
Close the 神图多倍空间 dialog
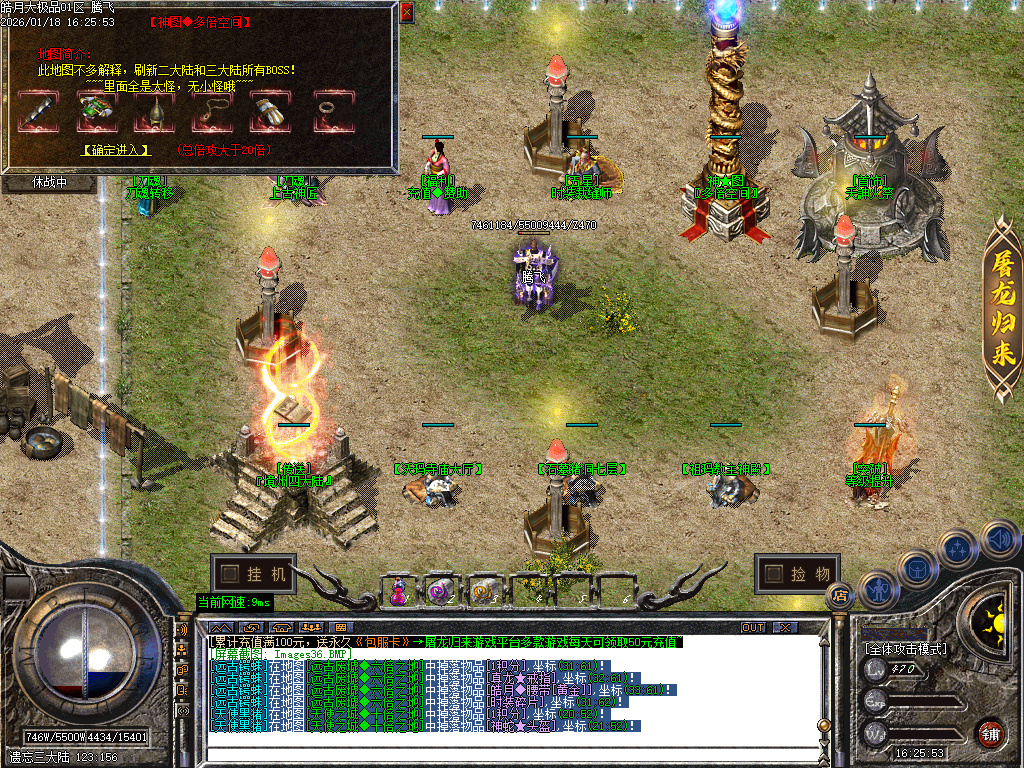(x=406, y=13)
